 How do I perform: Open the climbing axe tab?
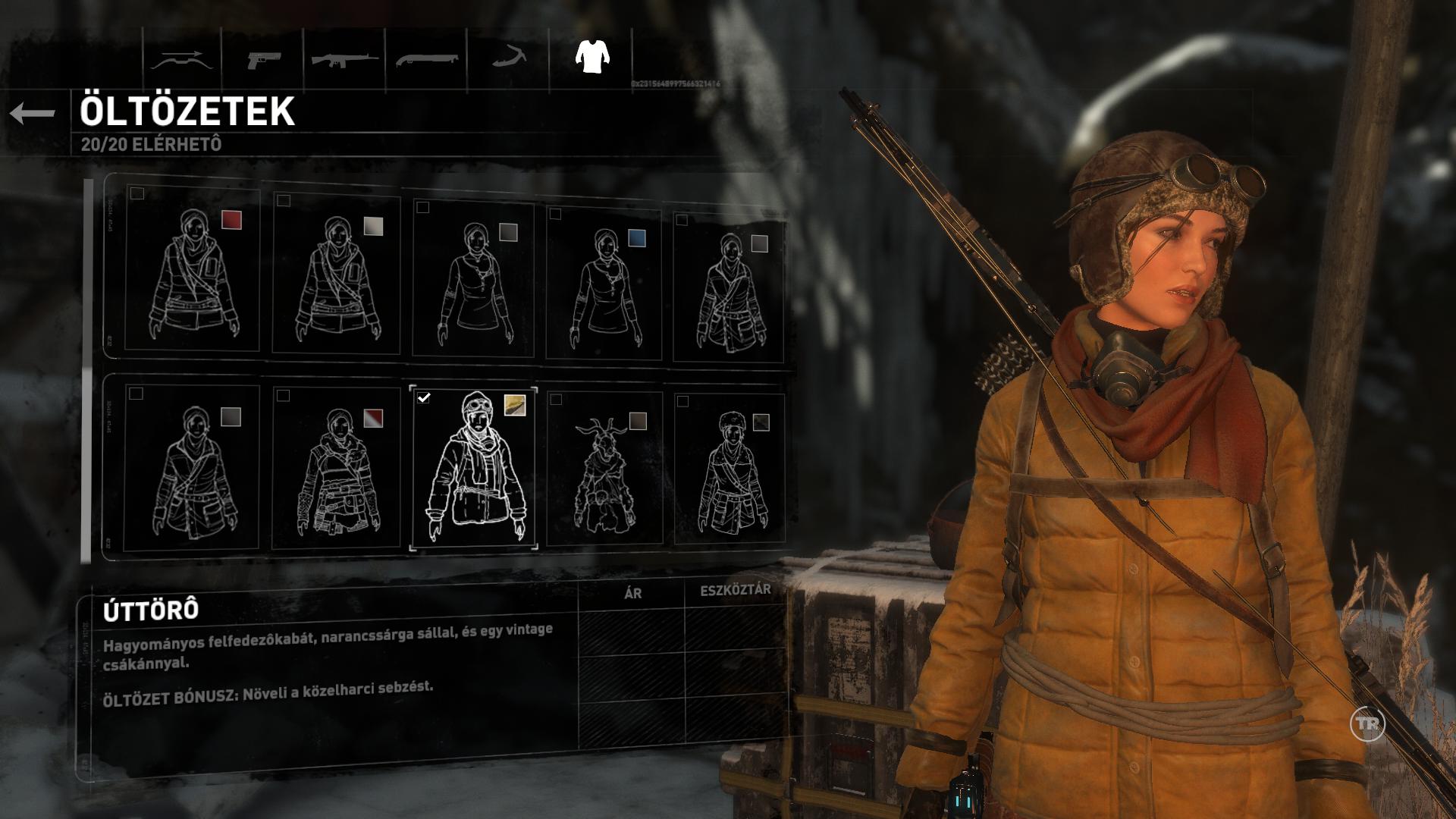(509, 60)
